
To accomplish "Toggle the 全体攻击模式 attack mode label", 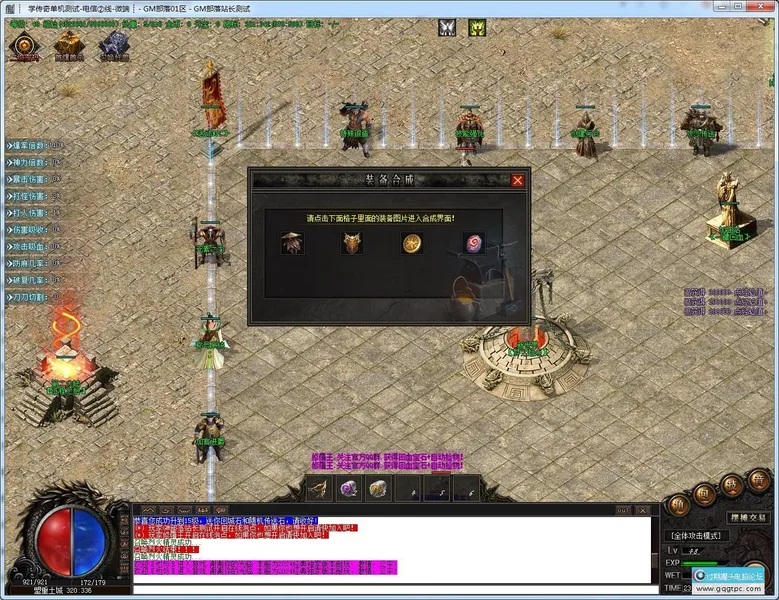I will tap(697, 535).
